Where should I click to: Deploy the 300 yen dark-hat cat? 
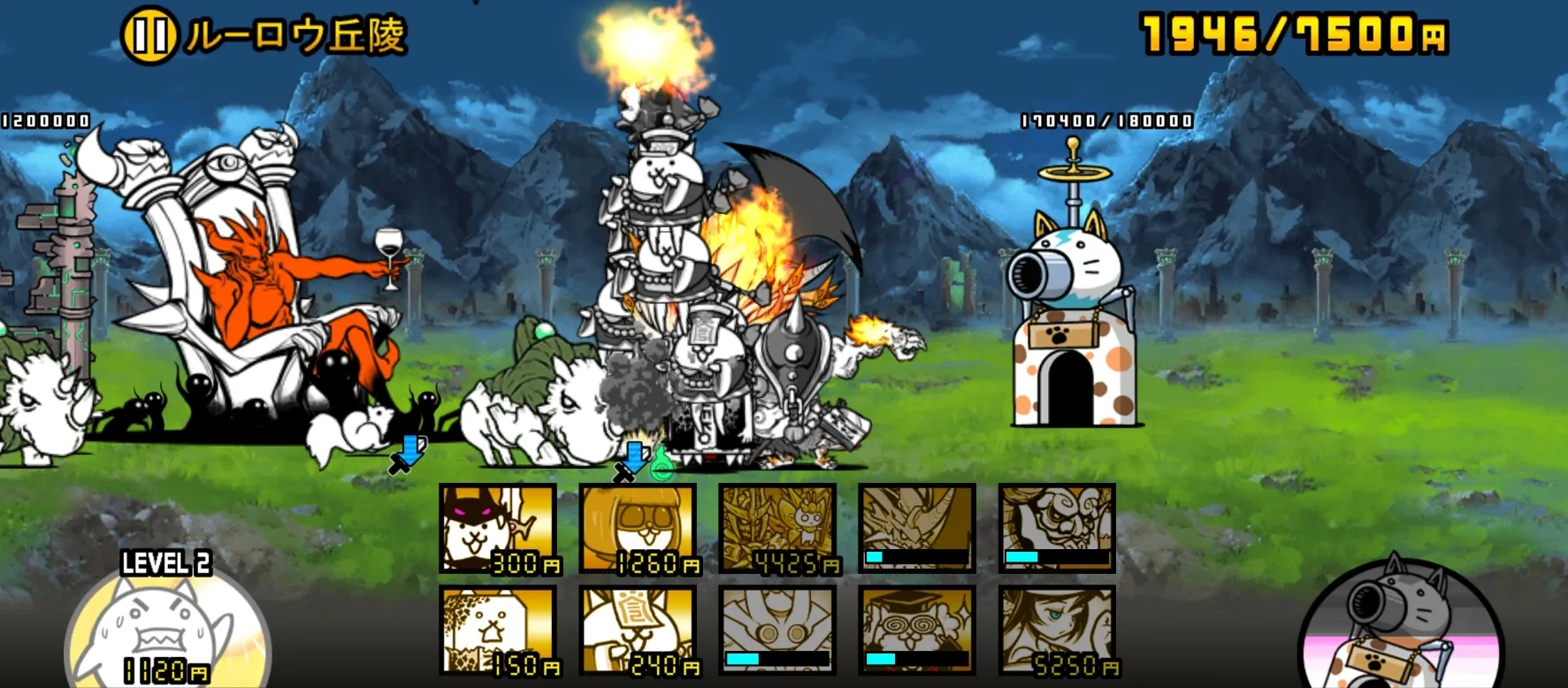click(x=499, y=529)
